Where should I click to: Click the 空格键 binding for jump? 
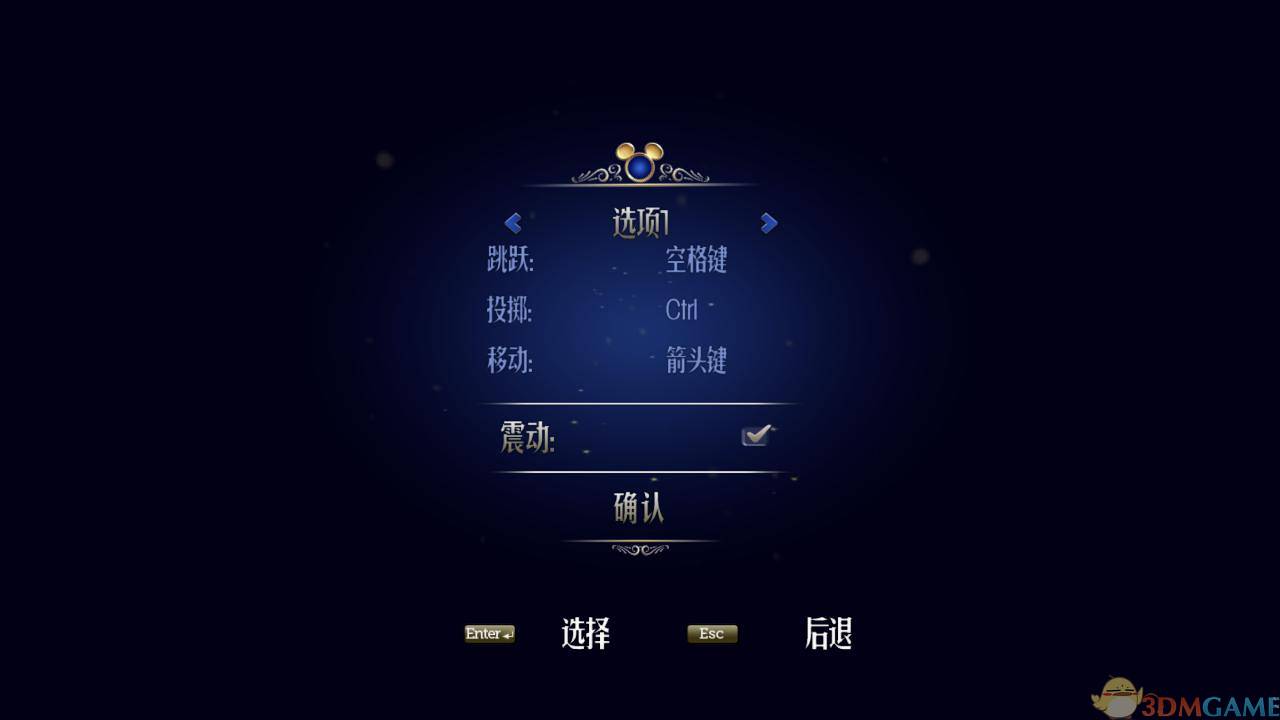(x=697, y=261)
